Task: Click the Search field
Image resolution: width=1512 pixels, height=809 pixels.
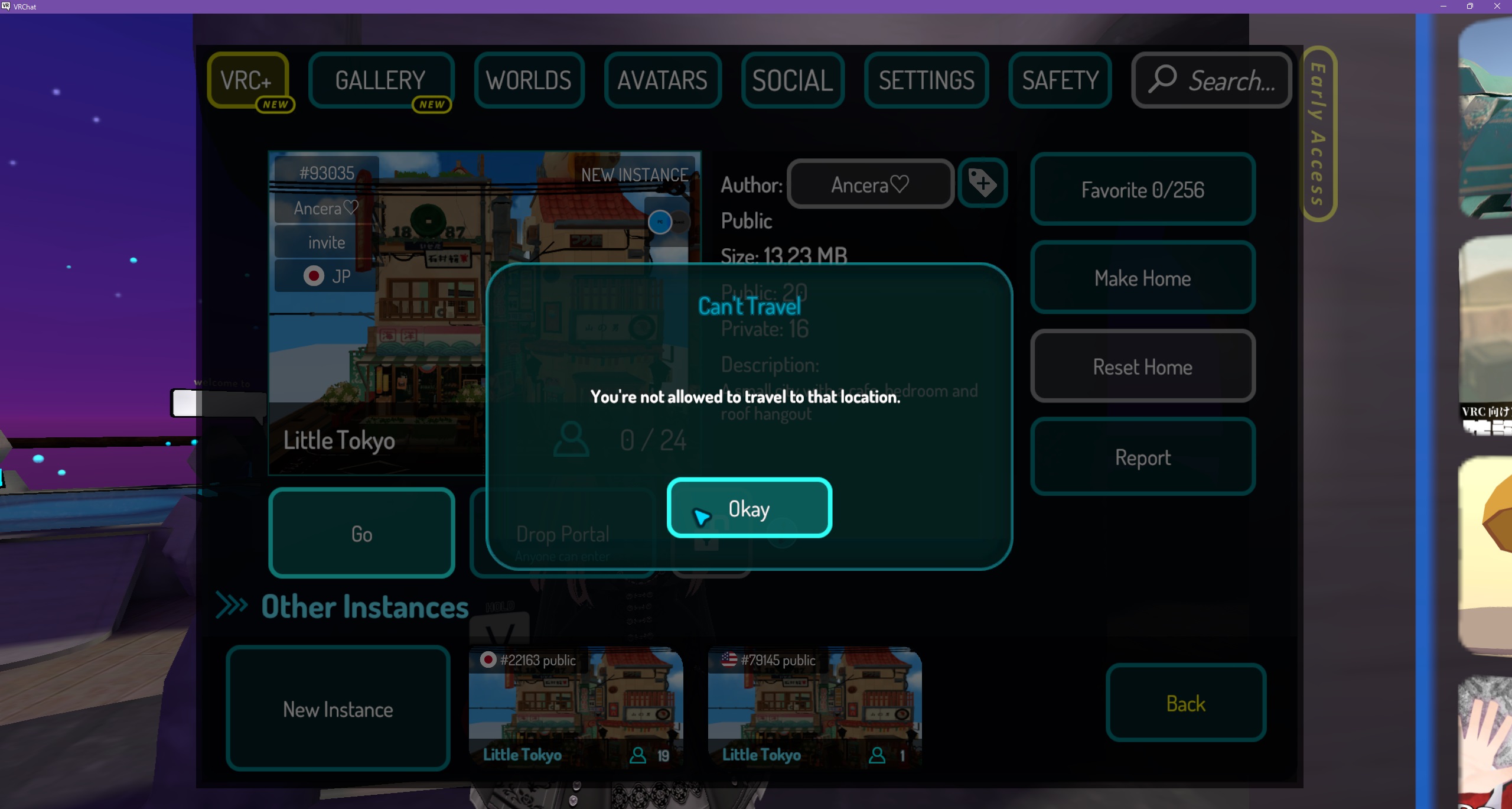Action: [x=1212, y=80]
